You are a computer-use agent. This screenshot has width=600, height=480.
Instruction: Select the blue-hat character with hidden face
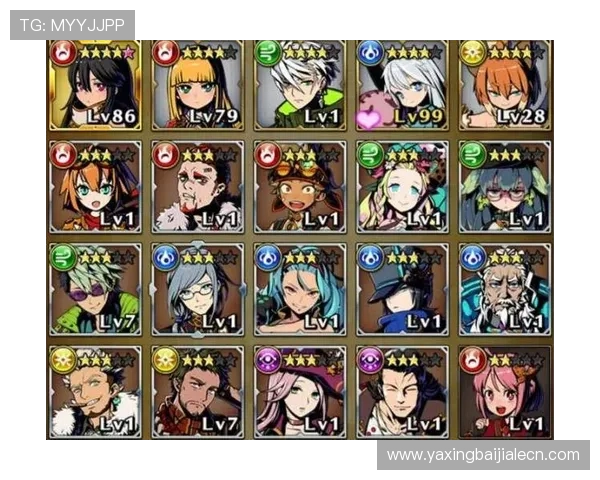(402, 289)
